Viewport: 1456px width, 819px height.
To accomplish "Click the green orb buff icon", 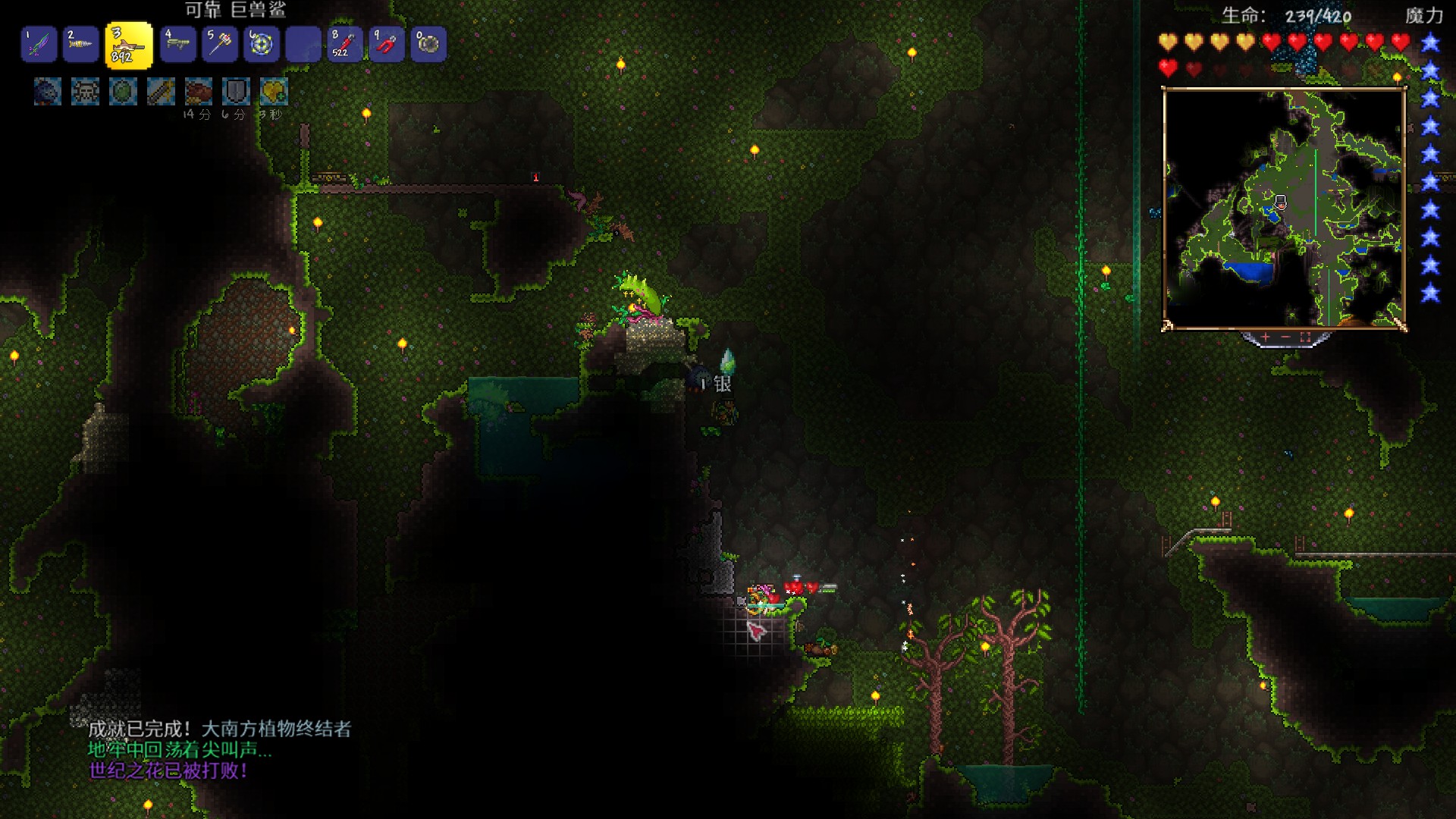I will pyautogui.click(x=123, y=93).
